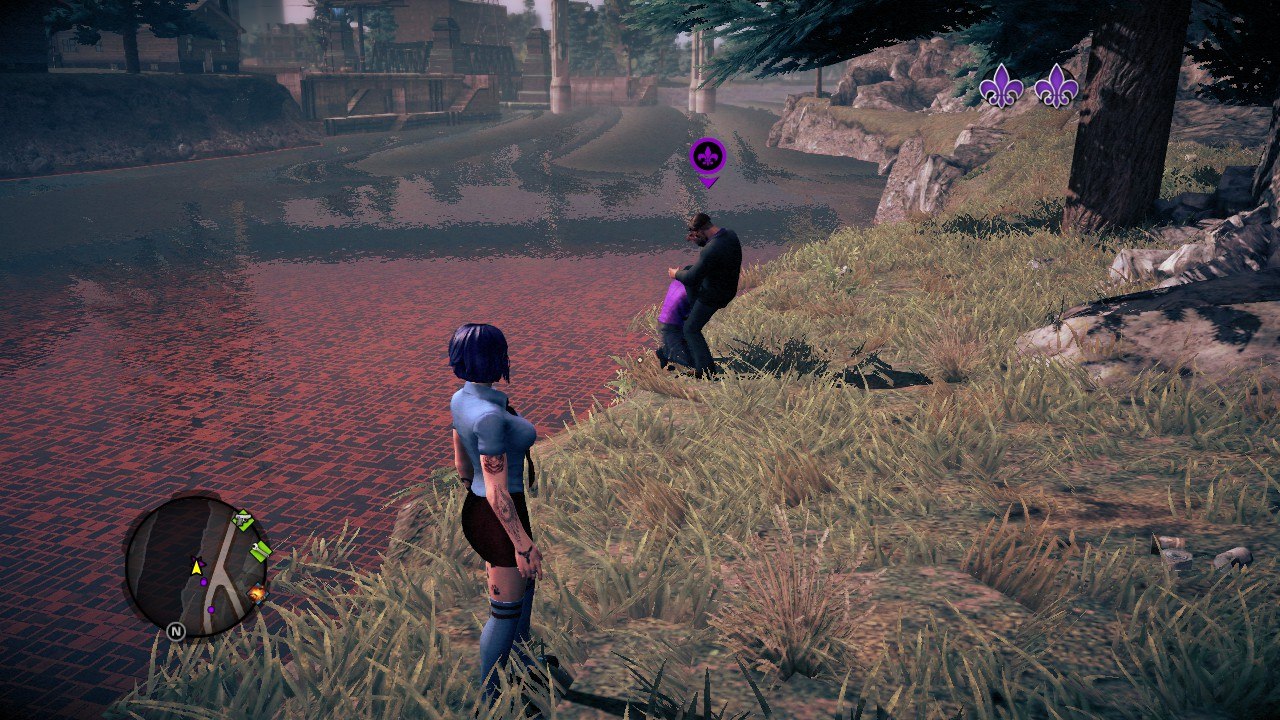Viewport: 1280px width, 720px height.
Task: Click the yellow player arrow on the minimap
Action: point(197,566)
